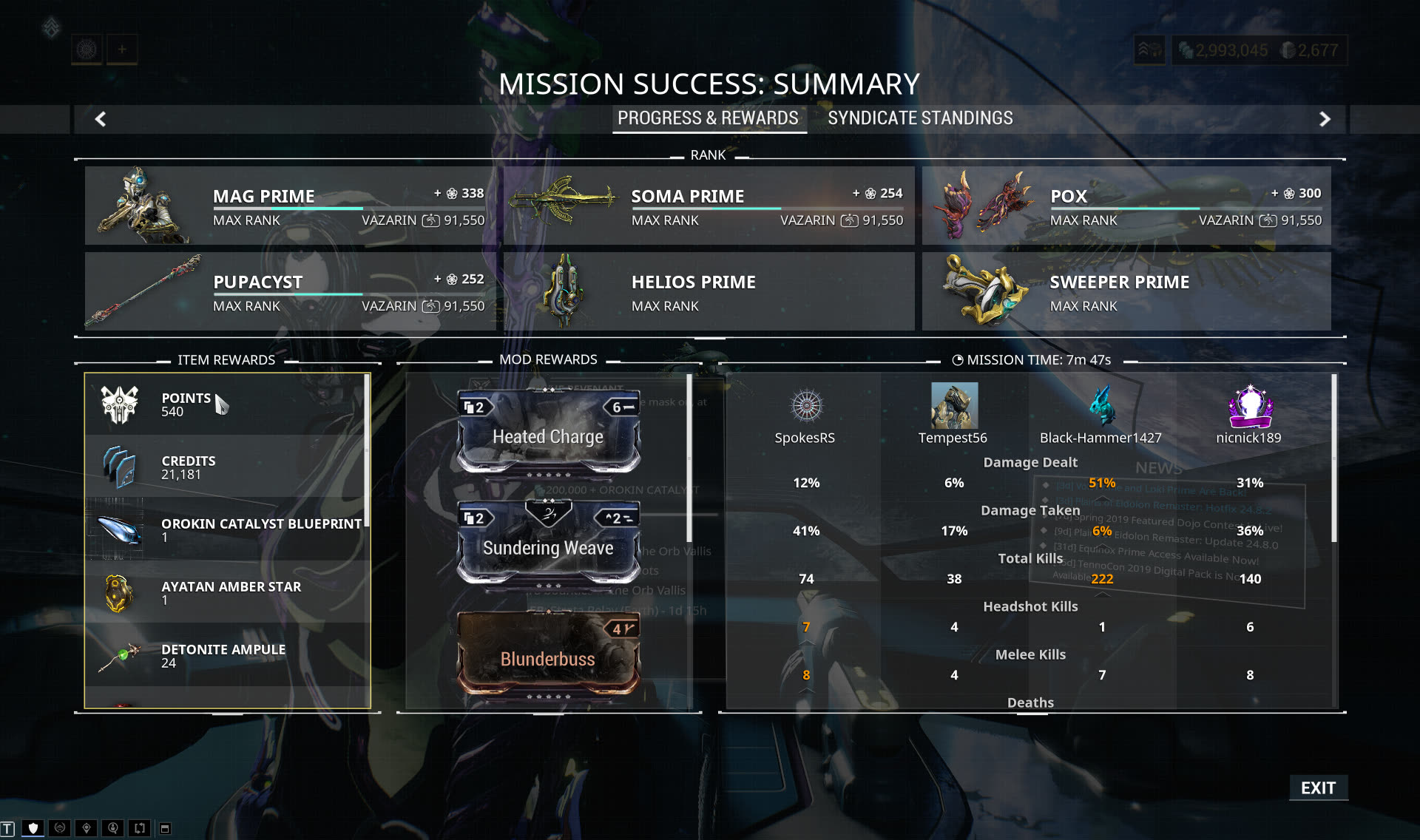Open the Helios Prime rank panel

point(709,291)
